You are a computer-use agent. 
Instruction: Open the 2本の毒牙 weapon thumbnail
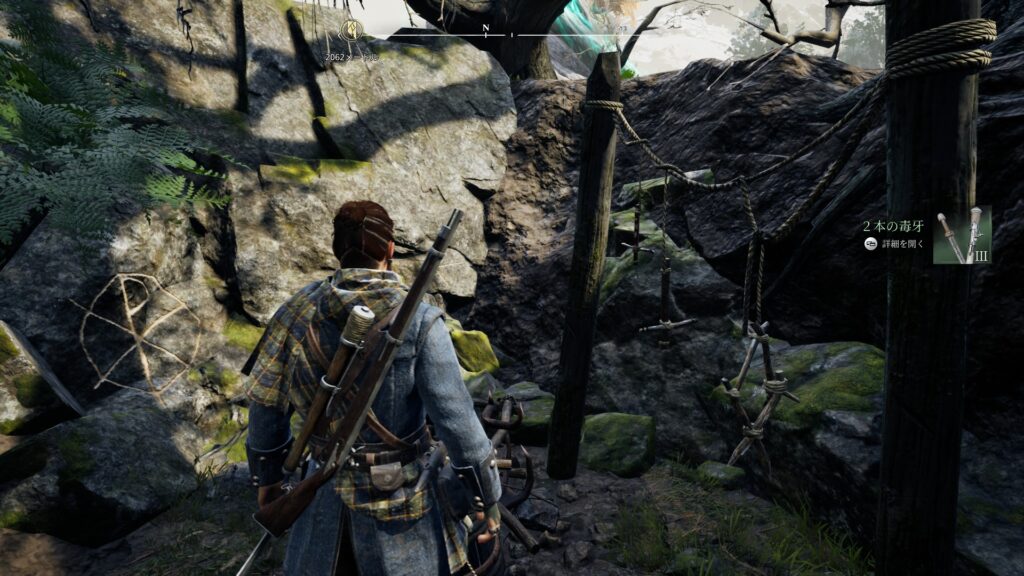[x=961, y=235]
